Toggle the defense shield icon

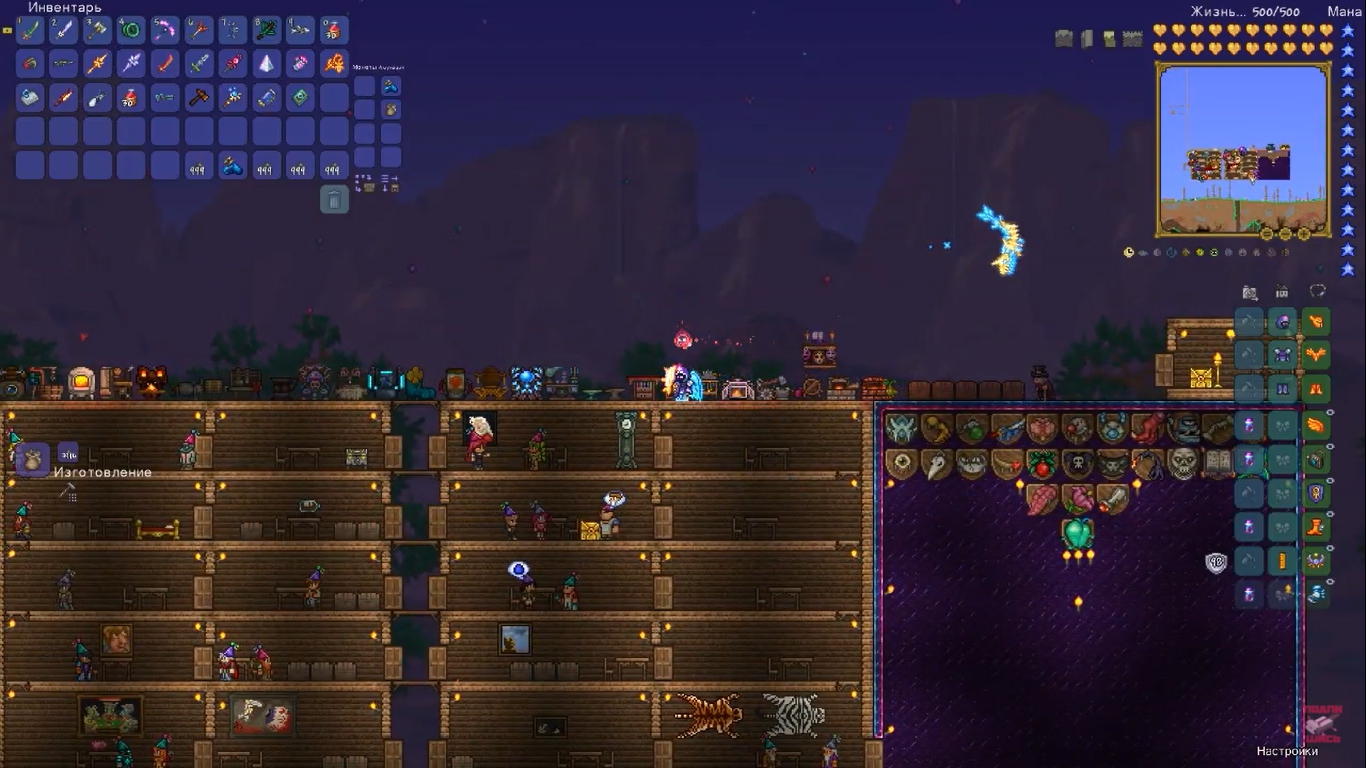pos(1216,562)
